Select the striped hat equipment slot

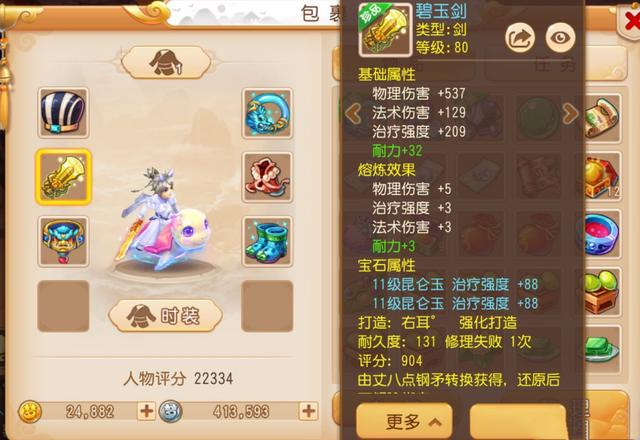pos(64,113)
